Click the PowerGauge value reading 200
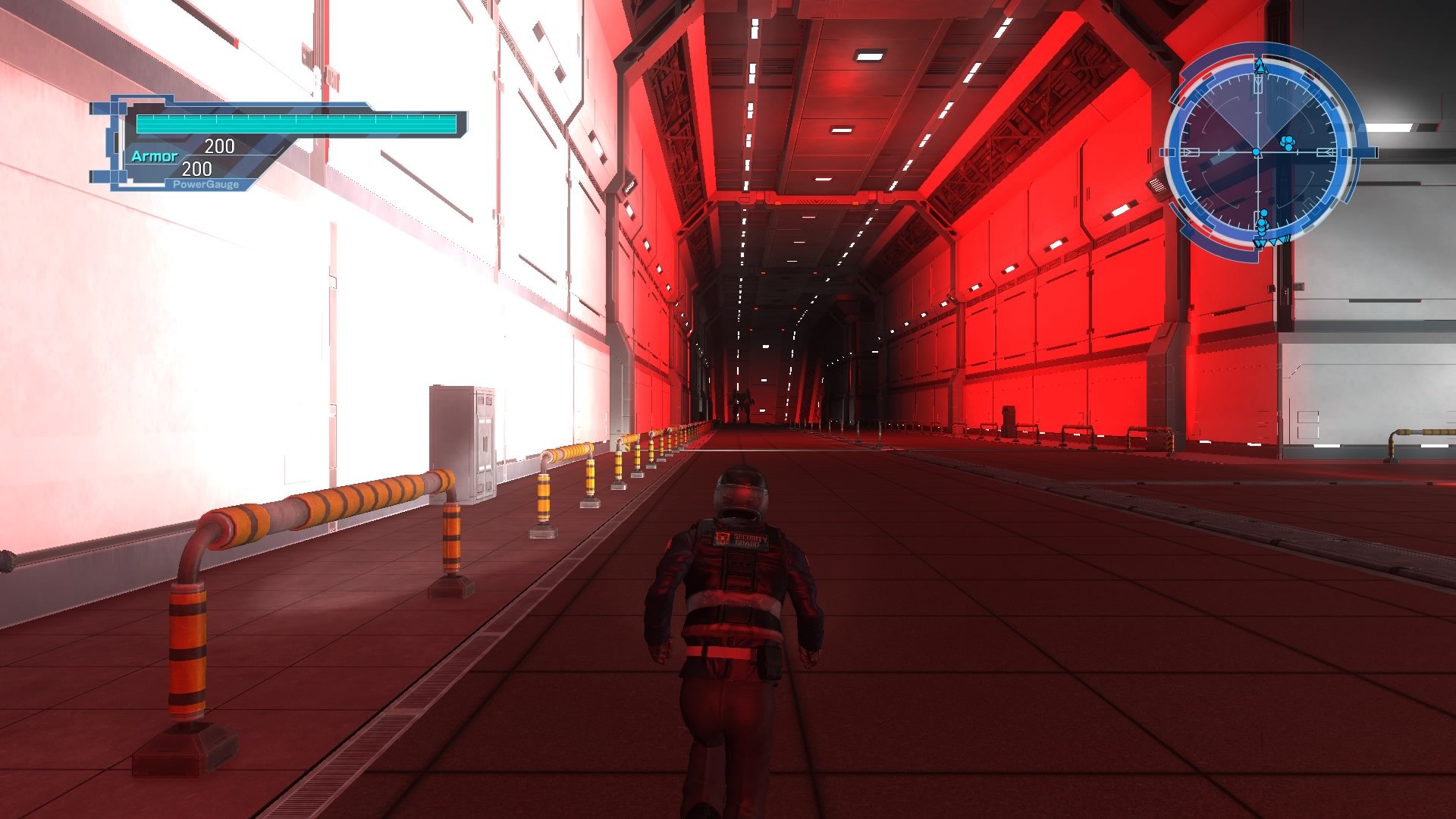 pos(198,170)
